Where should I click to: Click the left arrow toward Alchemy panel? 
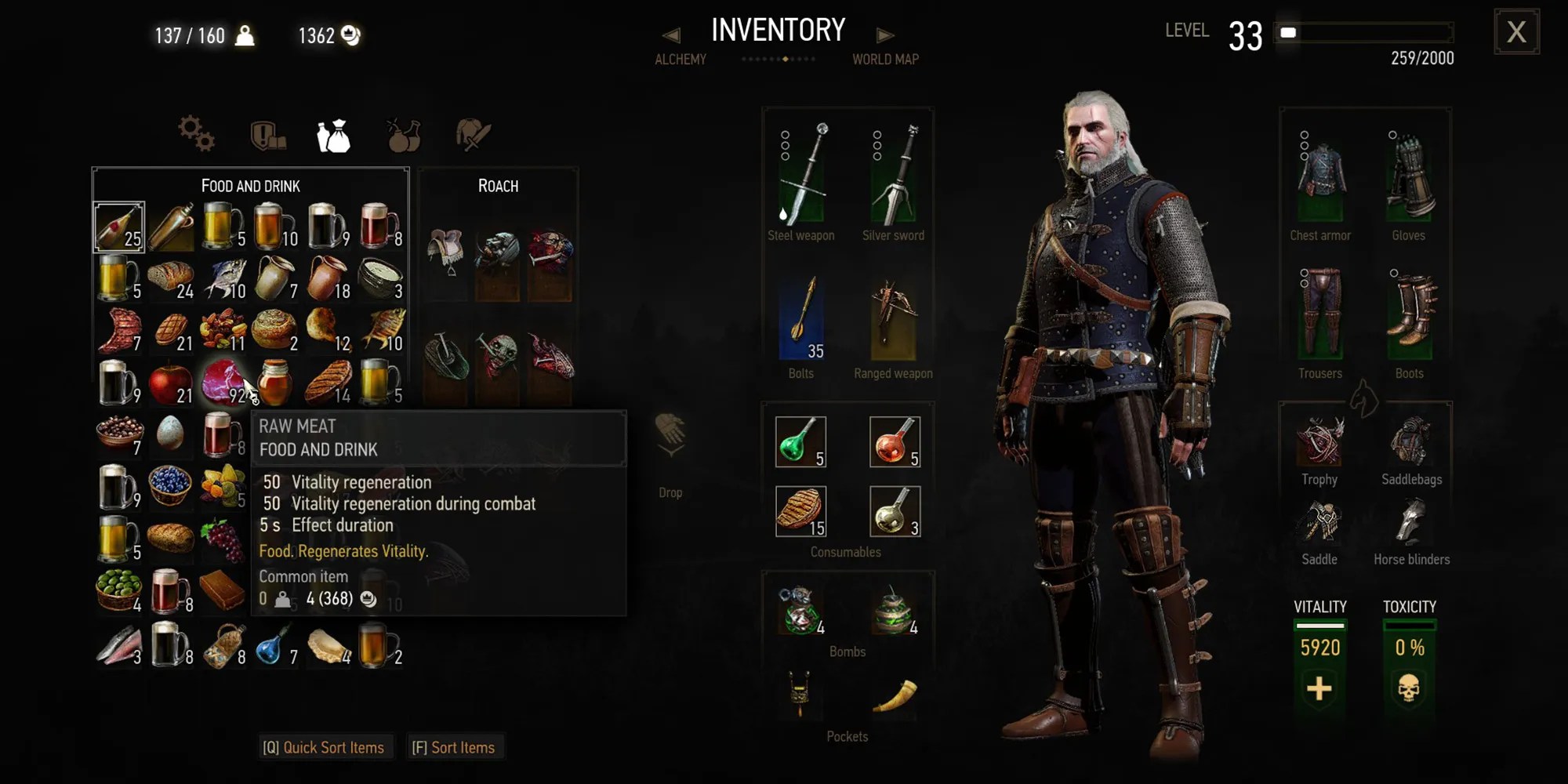673,34
